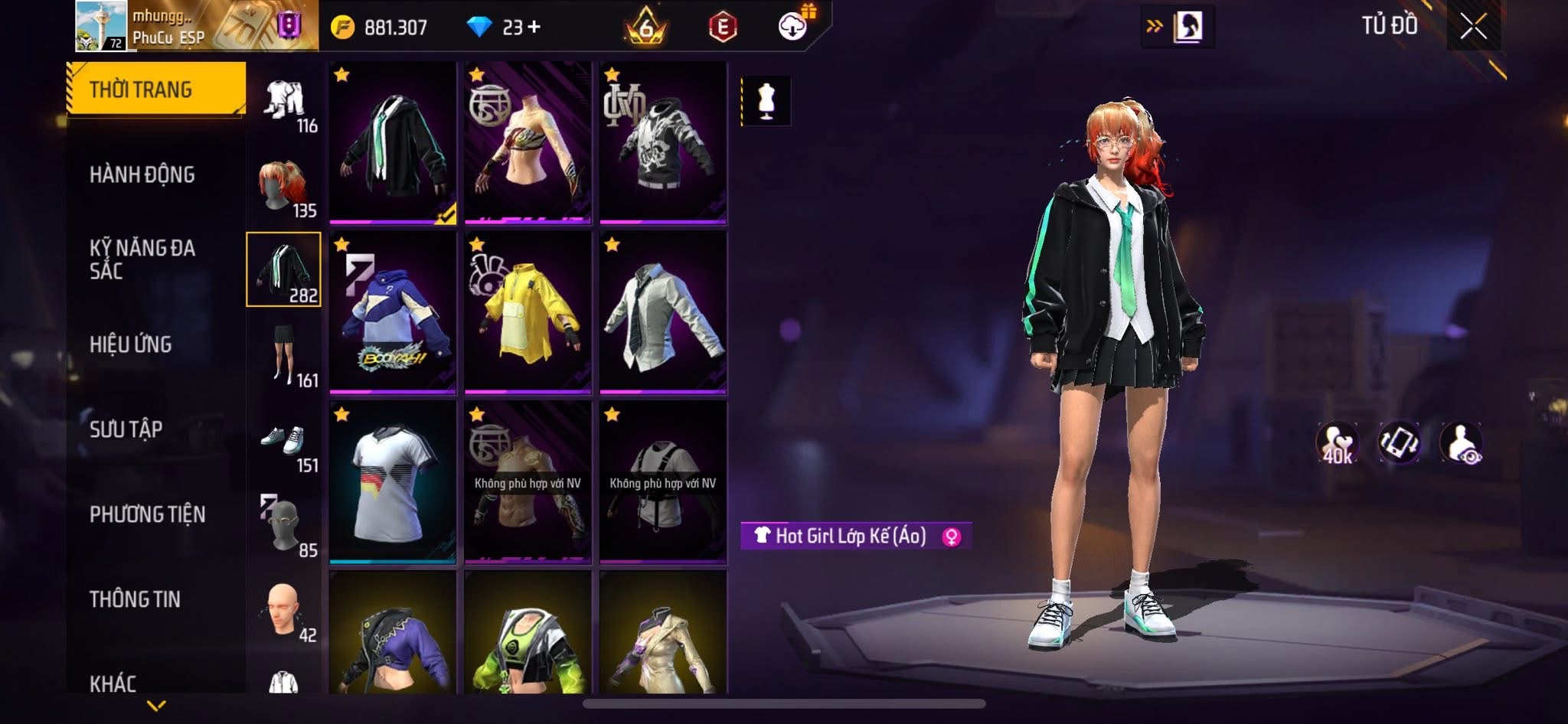1568x724 pixels.
Task: Pick the blue and white BOOYAH hoodie
Action: pos(393,312)
